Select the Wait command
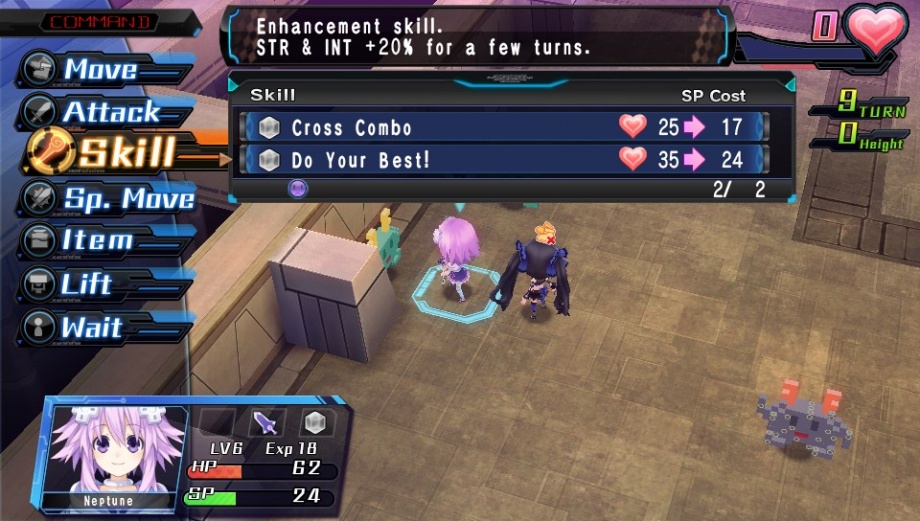The image size is (920, 521). 90,328
